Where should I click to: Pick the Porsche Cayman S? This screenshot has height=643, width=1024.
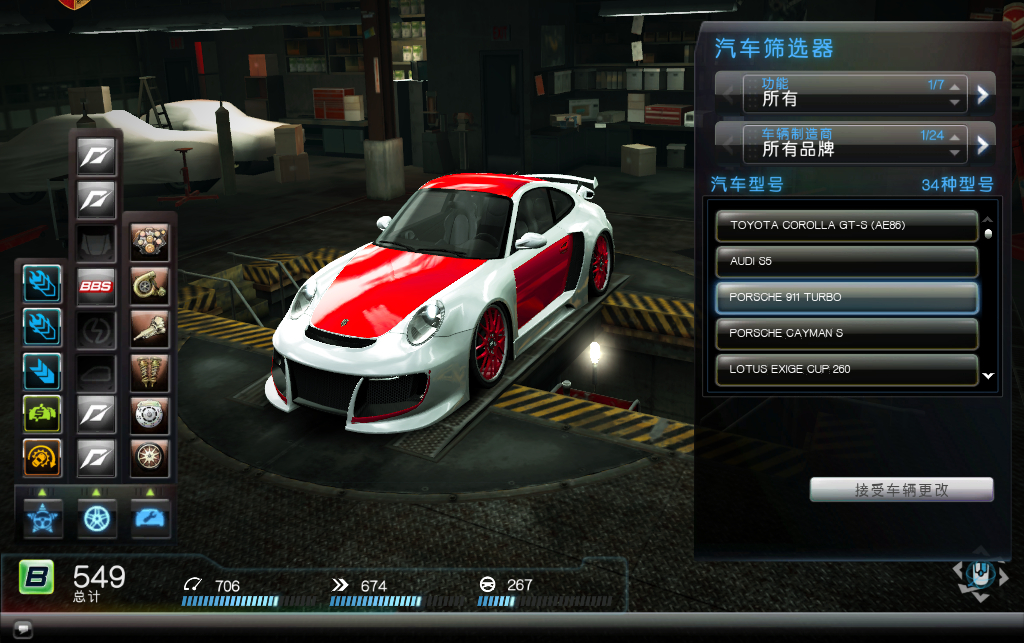846,333
